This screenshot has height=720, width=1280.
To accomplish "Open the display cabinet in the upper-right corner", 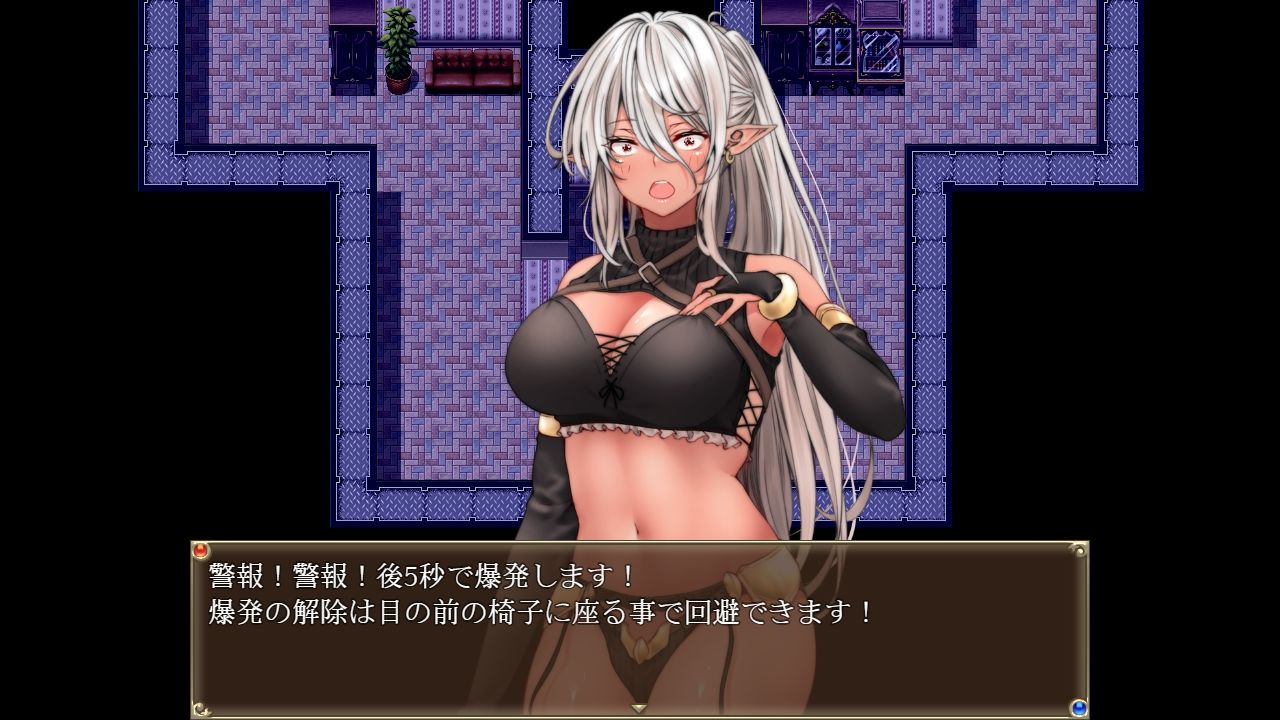I will click(831, 48).
